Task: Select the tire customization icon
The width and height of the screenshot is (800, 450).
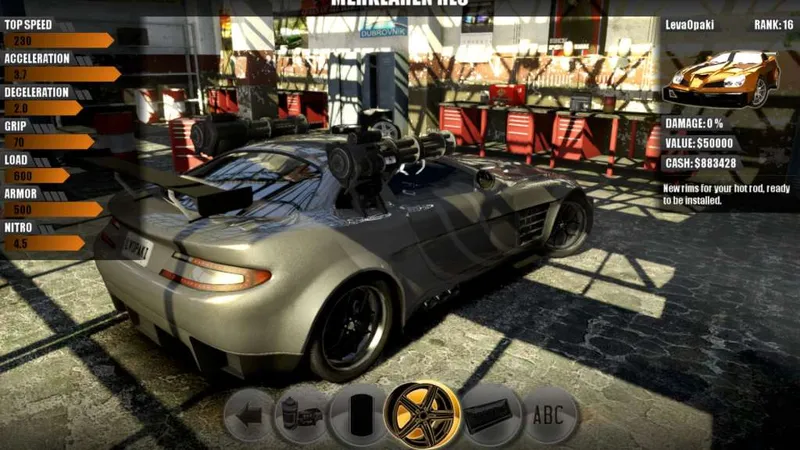Action: pos(359,414)
